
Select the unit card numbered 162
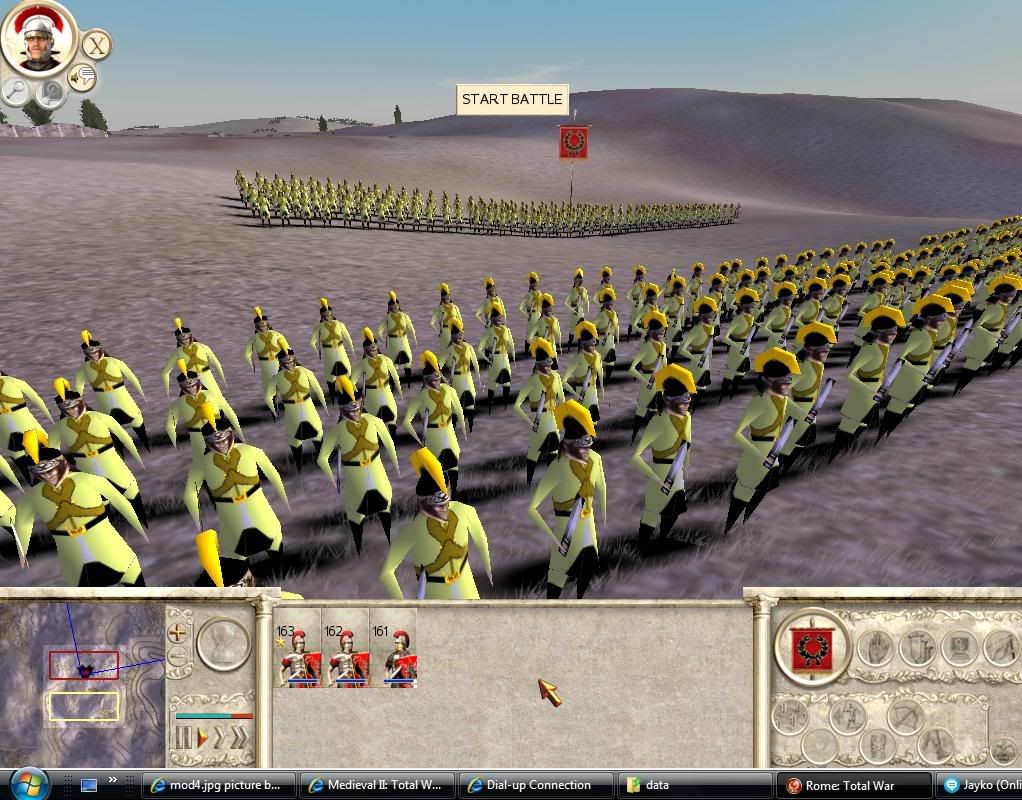pos(345,648)
